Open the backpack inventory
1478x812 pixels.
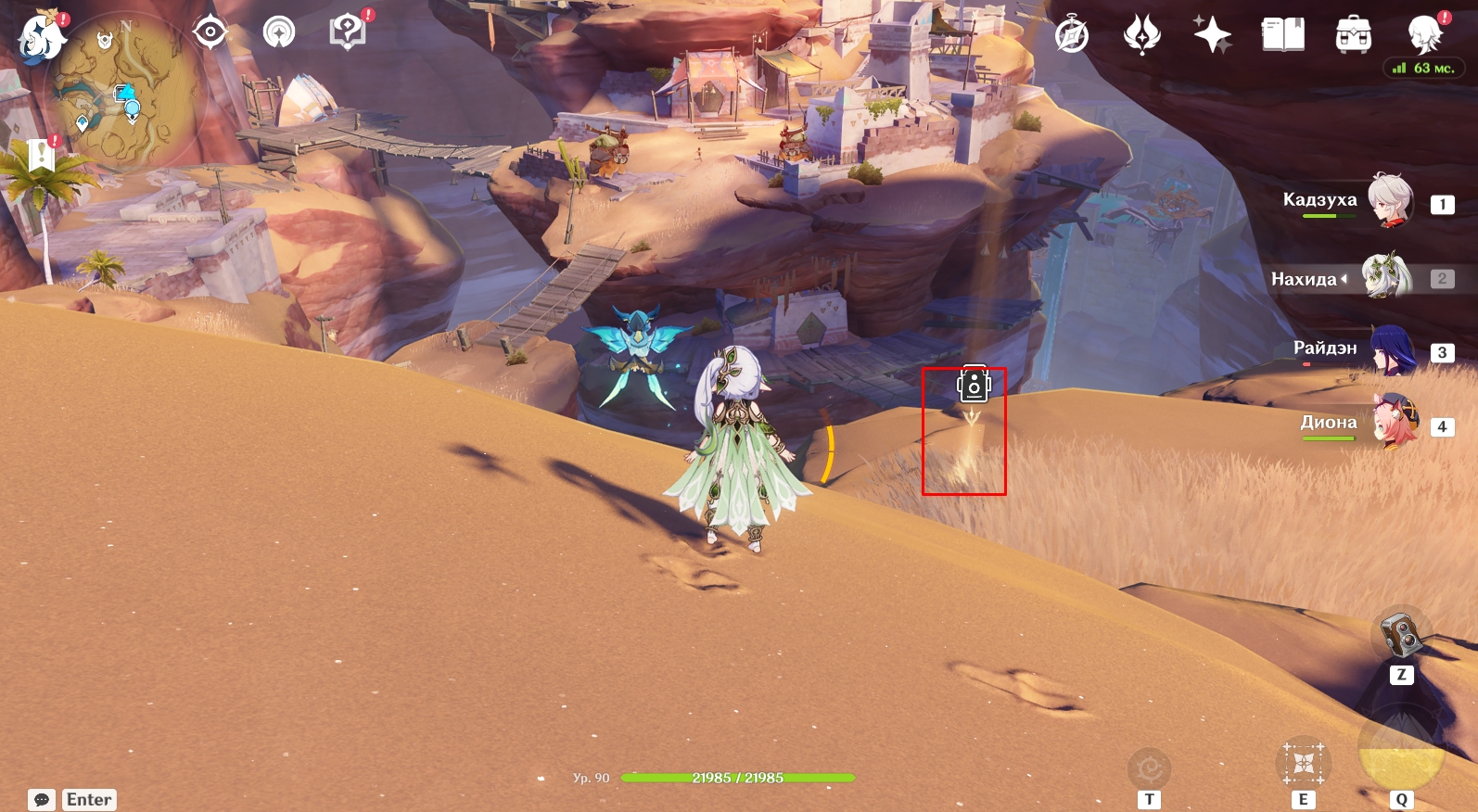click(1353, 36)
